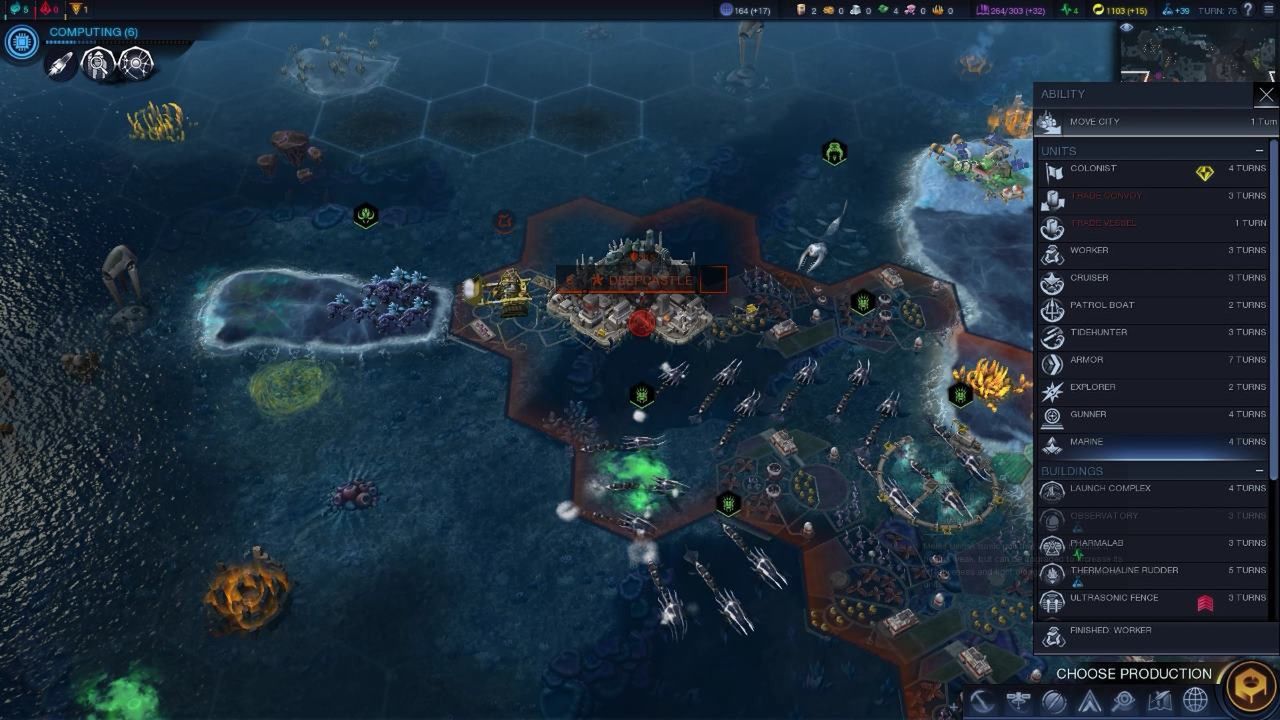
Task: Collapse the UNITS section
Action: pyautogui.click(x=1258, y=150)
